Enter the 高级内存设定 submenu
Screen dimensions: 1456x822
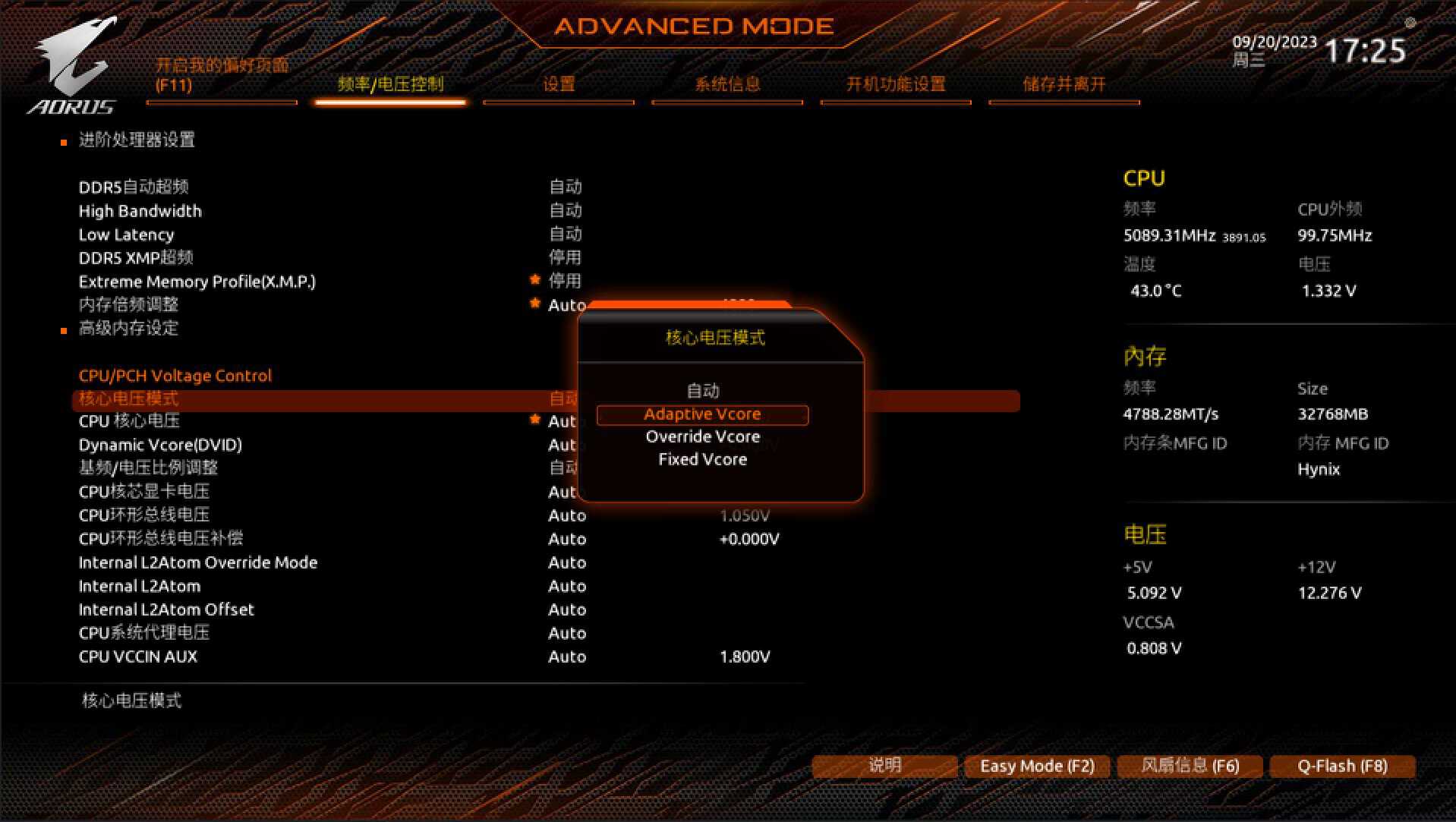coord(128,329)
